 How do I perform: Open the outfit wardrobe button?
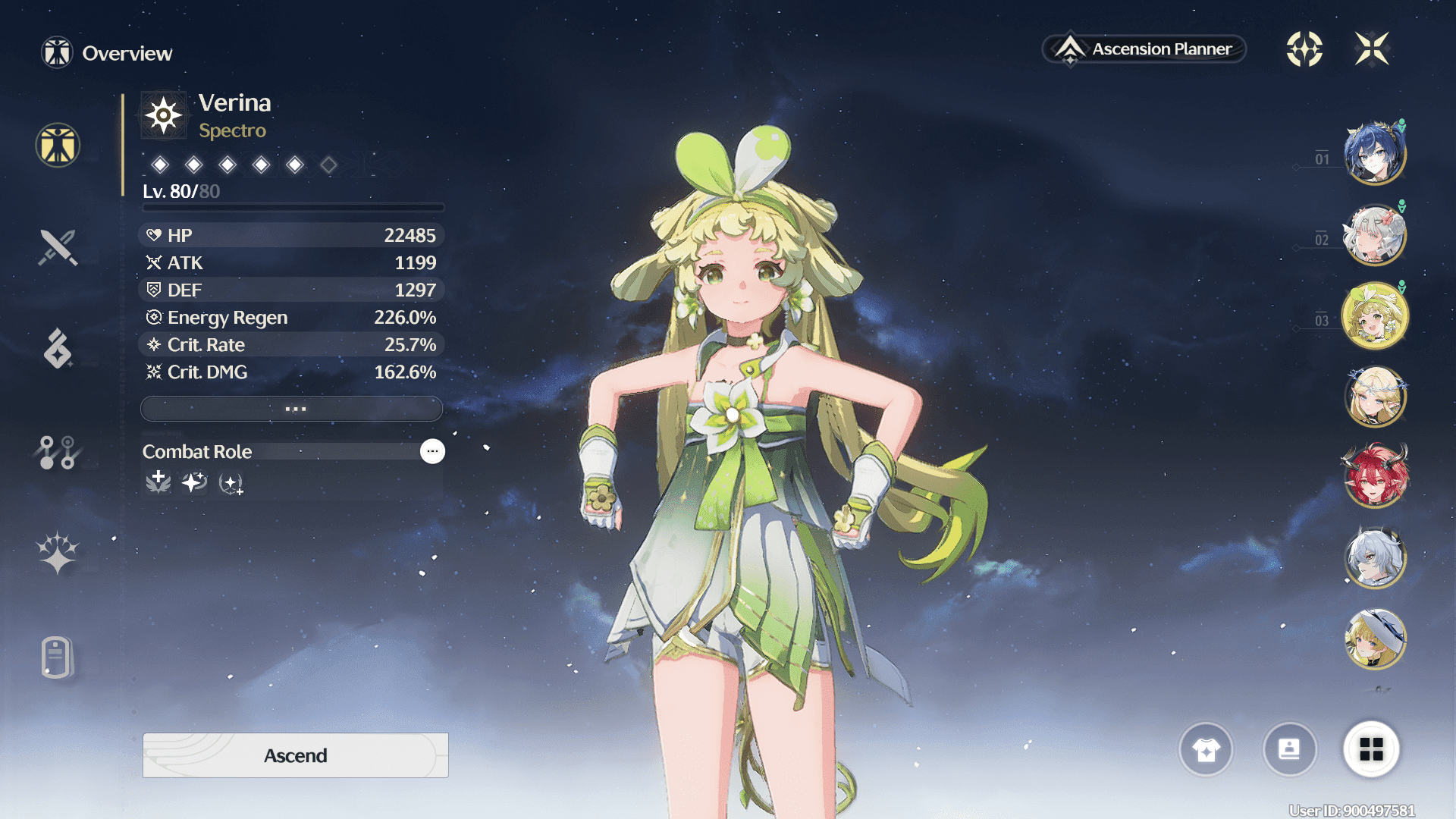click(1206, 750)
